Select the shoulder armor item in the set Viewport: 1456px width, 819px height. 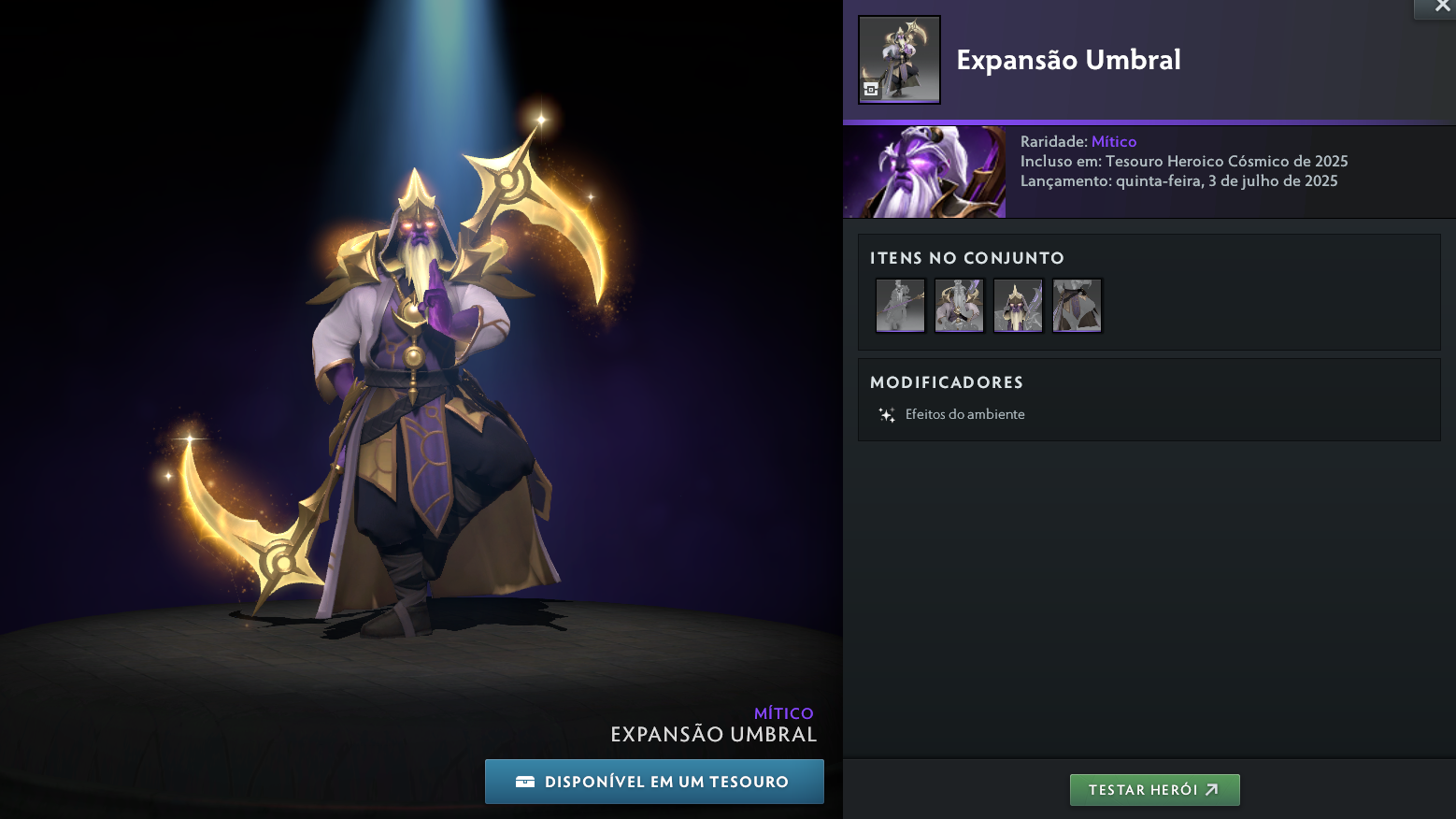[959, 305]
